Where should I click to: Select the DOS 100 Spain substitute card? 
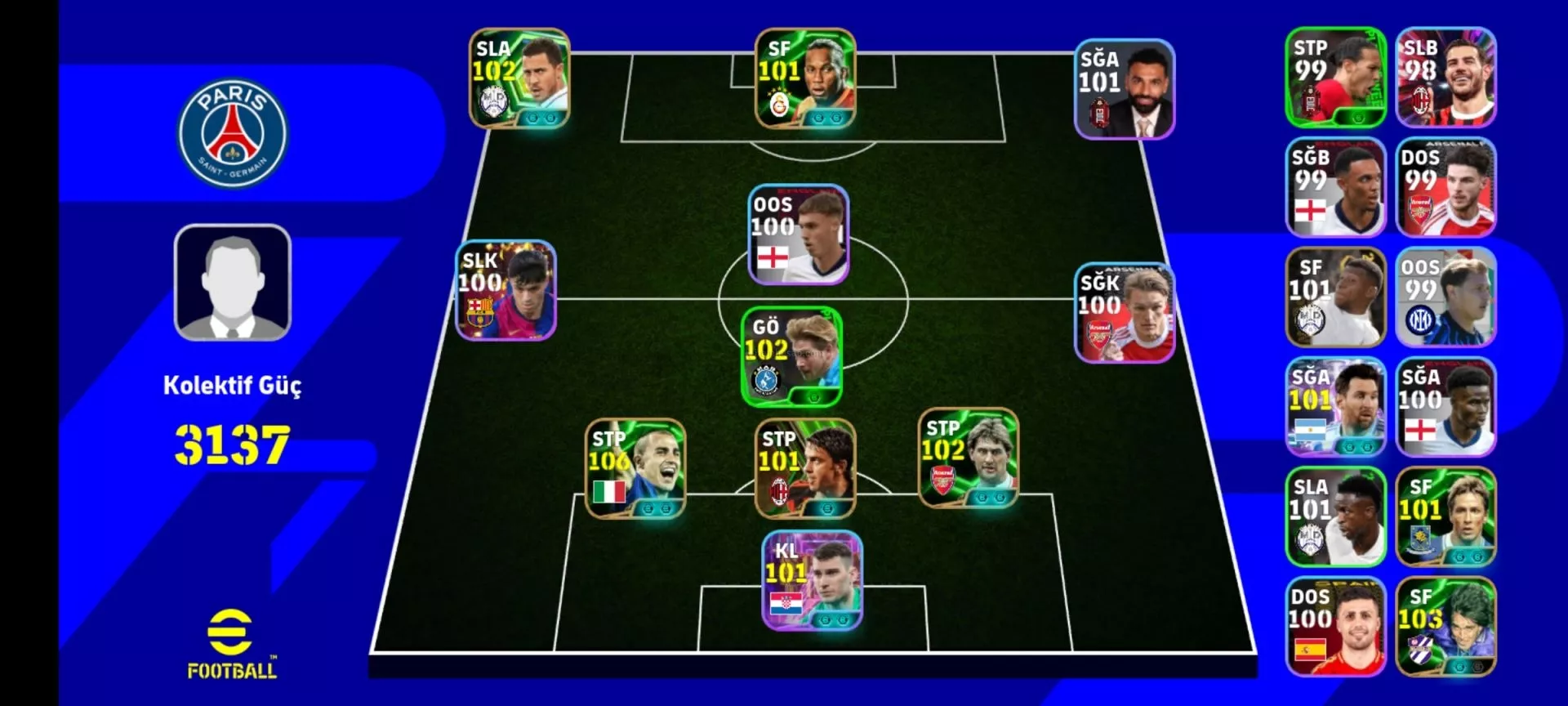point(1335,627)
